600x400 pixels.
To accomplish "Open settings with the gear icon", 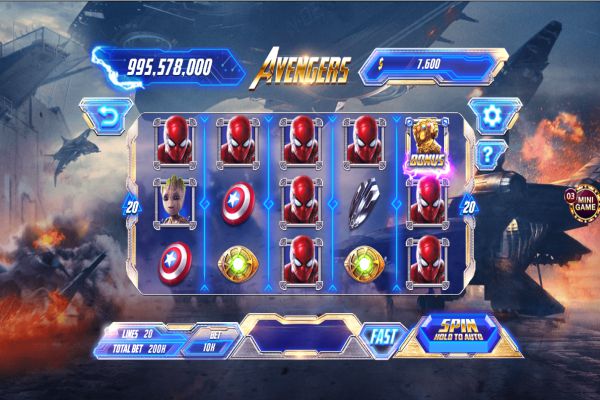I will 488,115.
